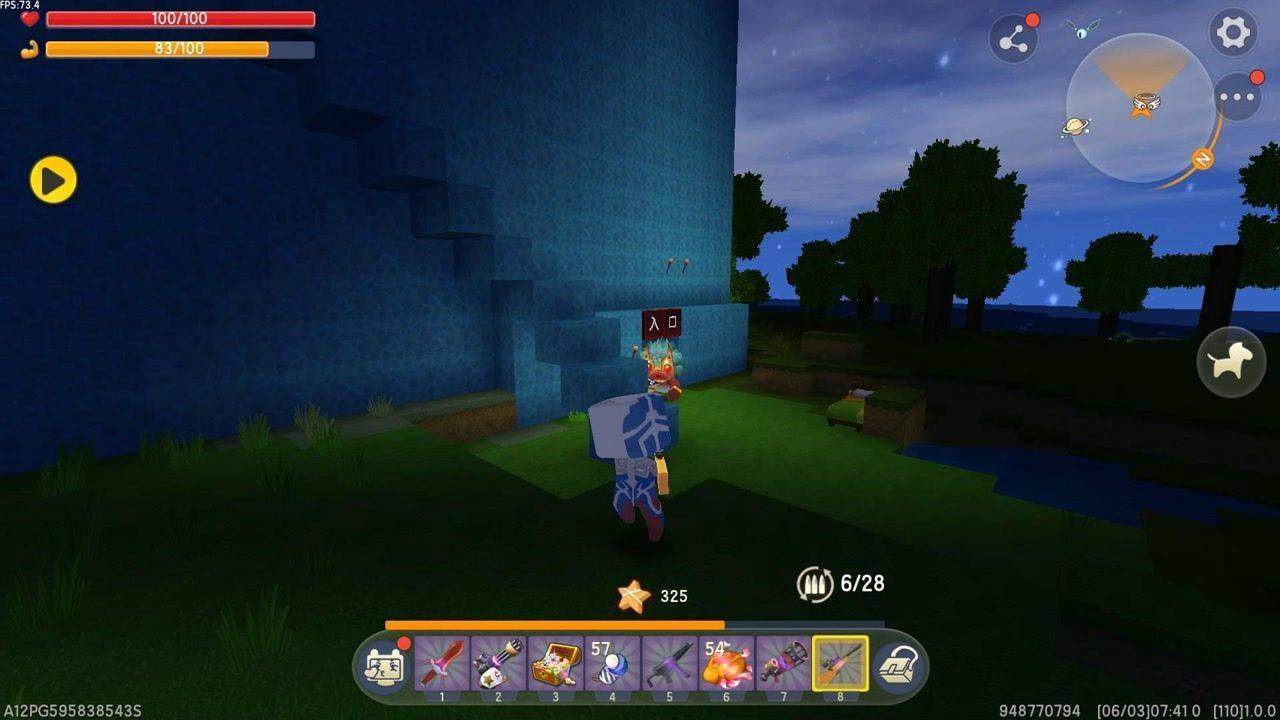Choose the striped item stack of 57
Image resolution: width=1280 pixels, height=720 pixels.
(612, 662)
